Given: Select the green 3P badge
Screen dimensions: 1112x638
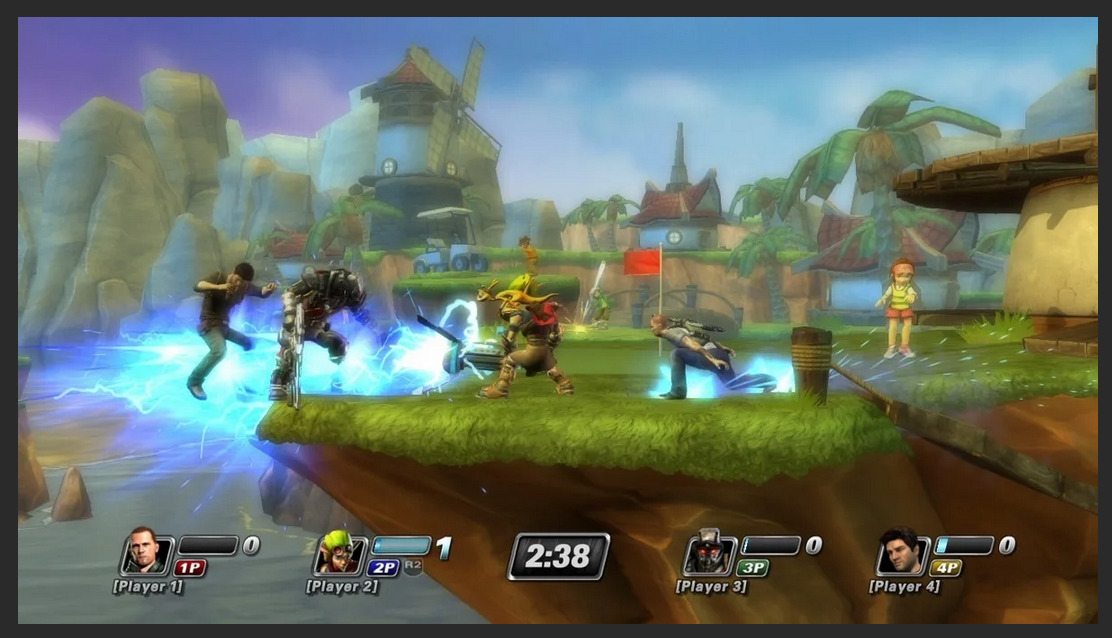Looking at the screenshot, I should point(753,568).
